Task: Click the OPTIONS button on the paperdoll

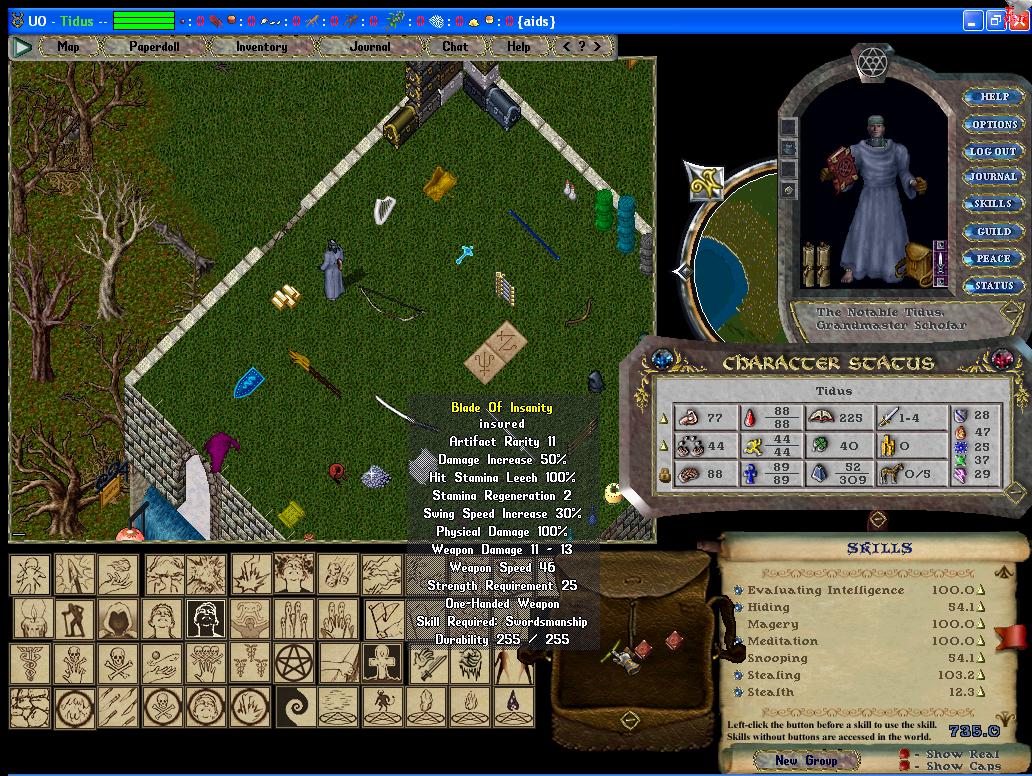Action: 992,125
